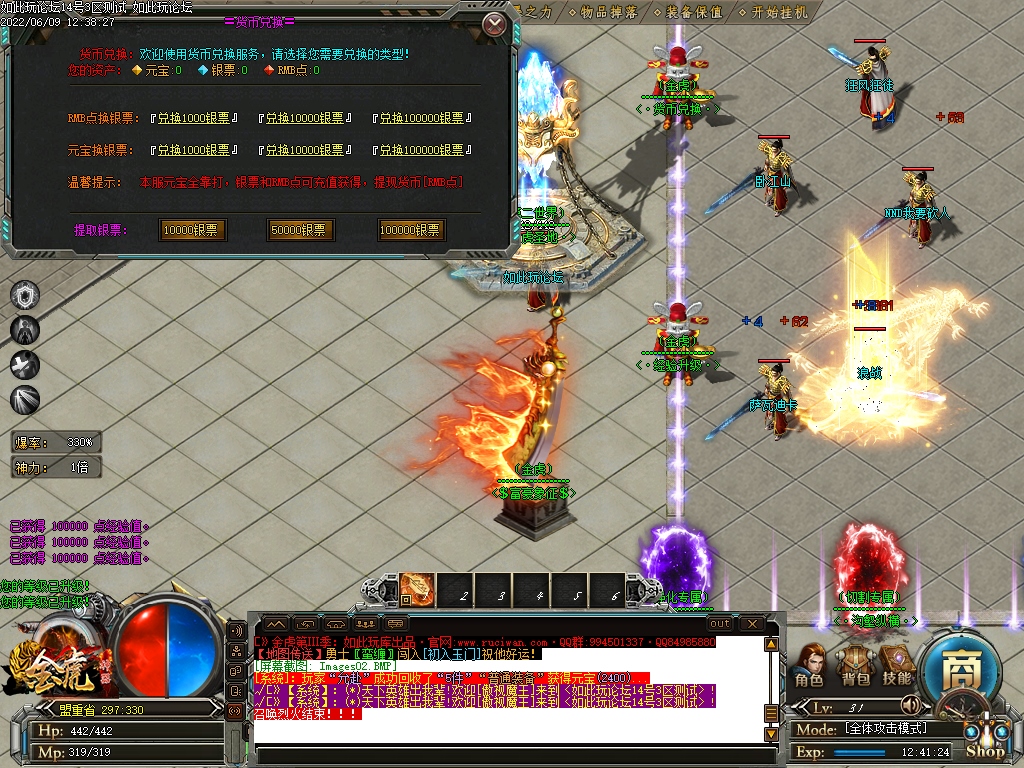Image resolution: width=1024 pixels, height=768 pixels.
Task: Activate 开始挂机 auto-battle
Action: (777, 12)
